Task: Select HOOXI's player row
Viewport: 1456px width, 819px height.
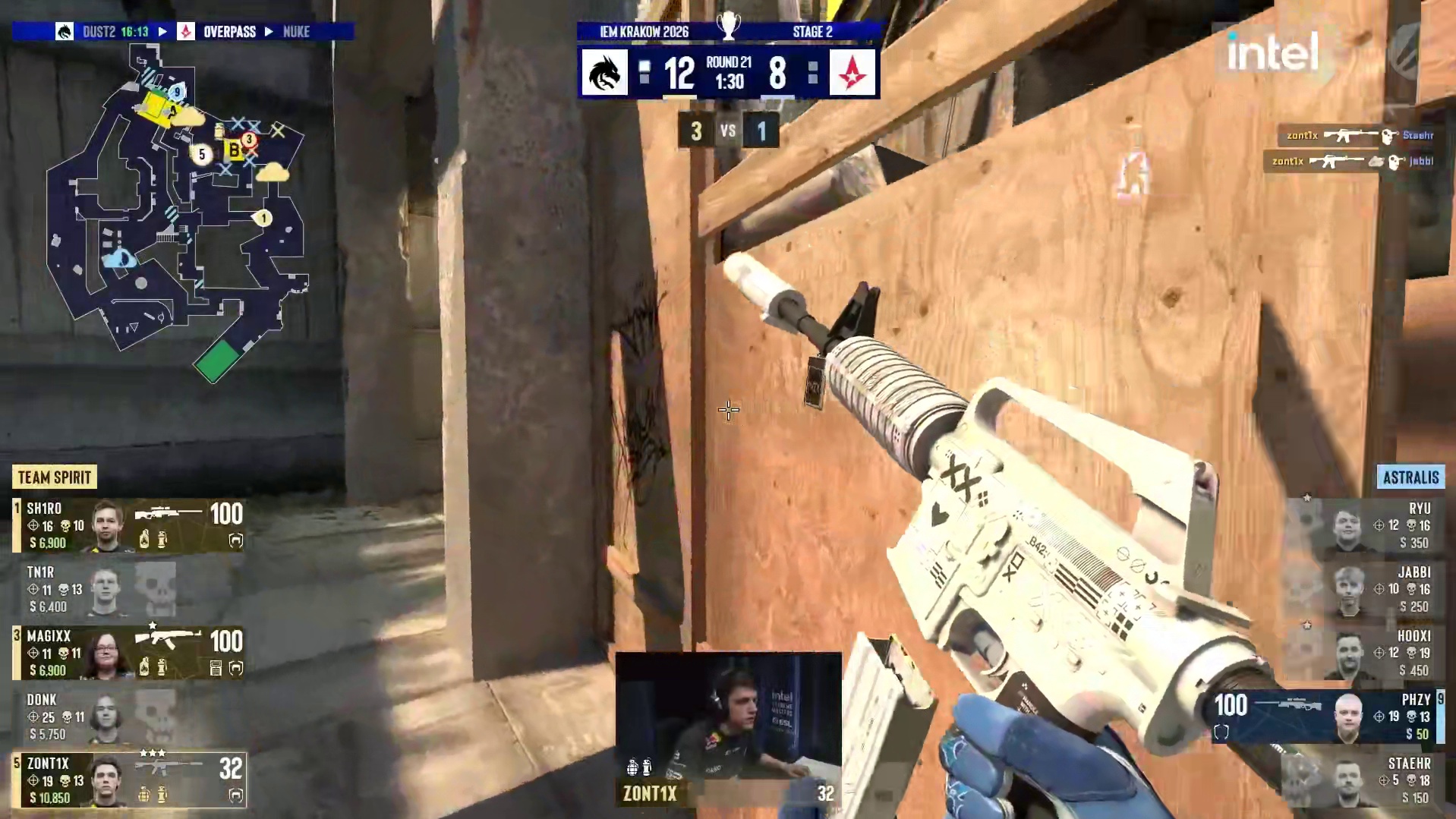Action: point(1366,652)
